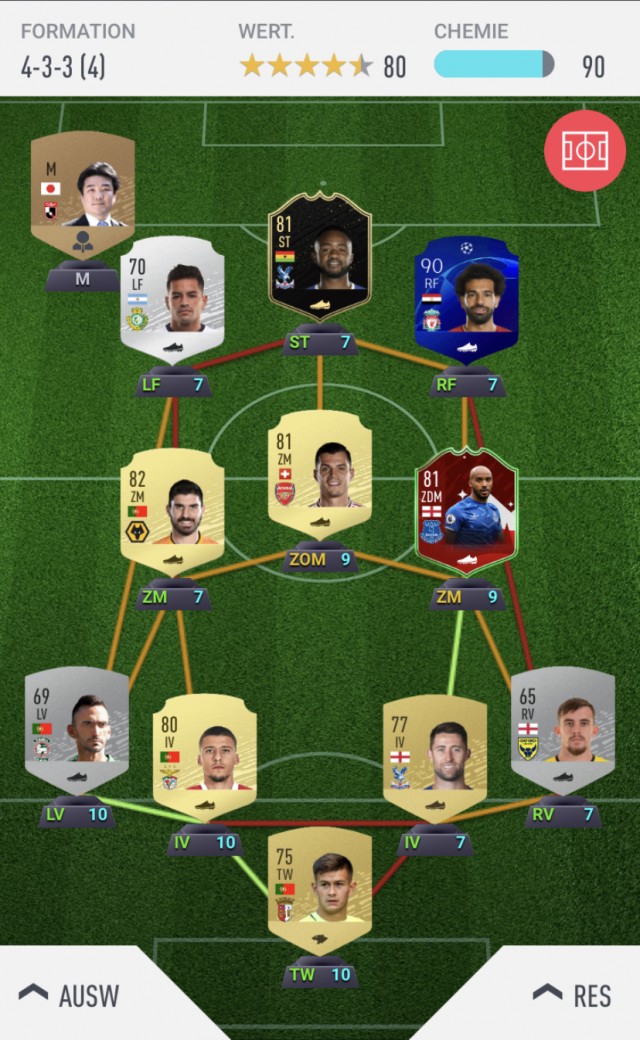Expand the AUSW substitutes panel
The width and height of the screenshot is (640, 1040).
coord(70,994)
